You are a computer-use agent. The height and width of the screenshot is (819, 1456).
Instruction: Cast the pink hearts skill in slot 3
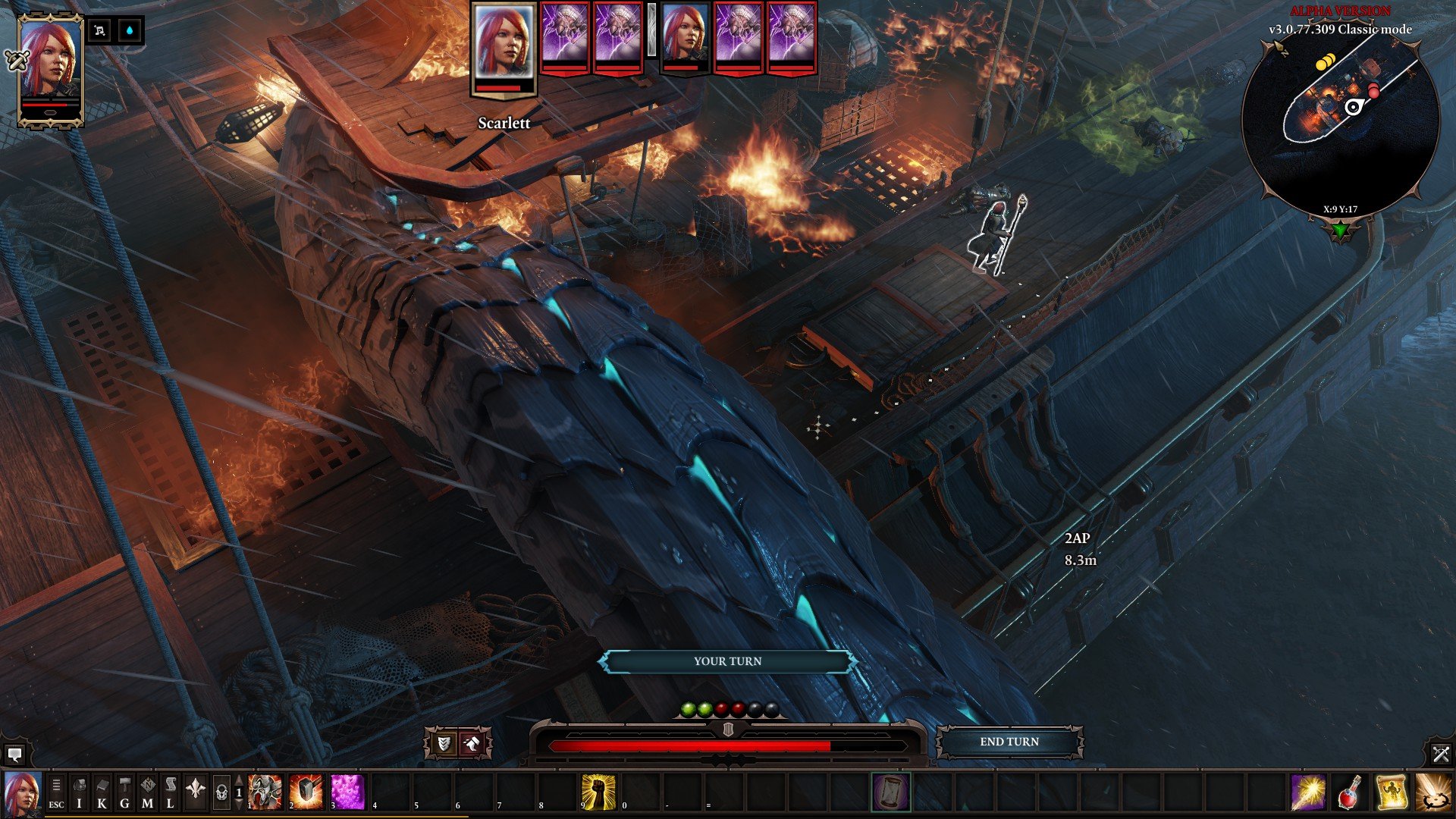coord(348,792)
